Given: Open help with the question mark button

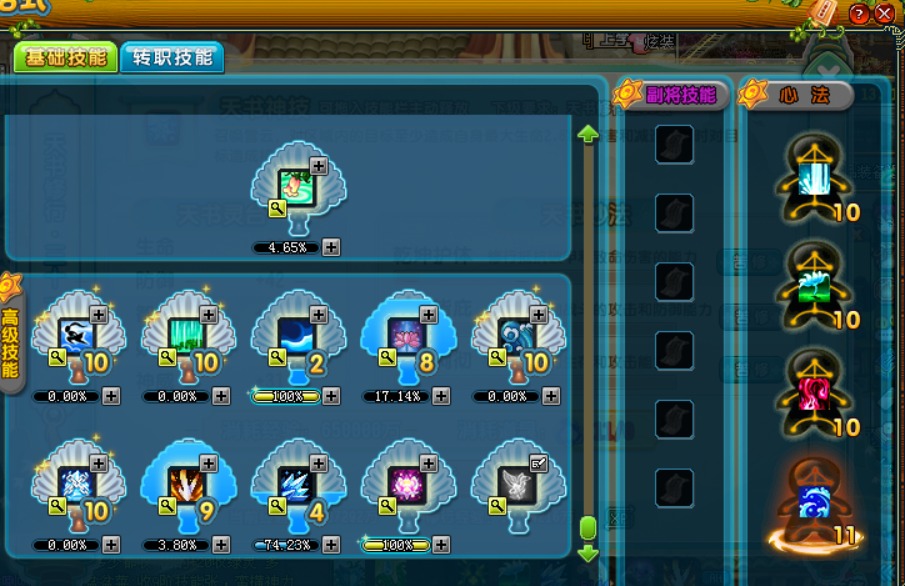Looking at the screenshot, I should coord(859,14).
